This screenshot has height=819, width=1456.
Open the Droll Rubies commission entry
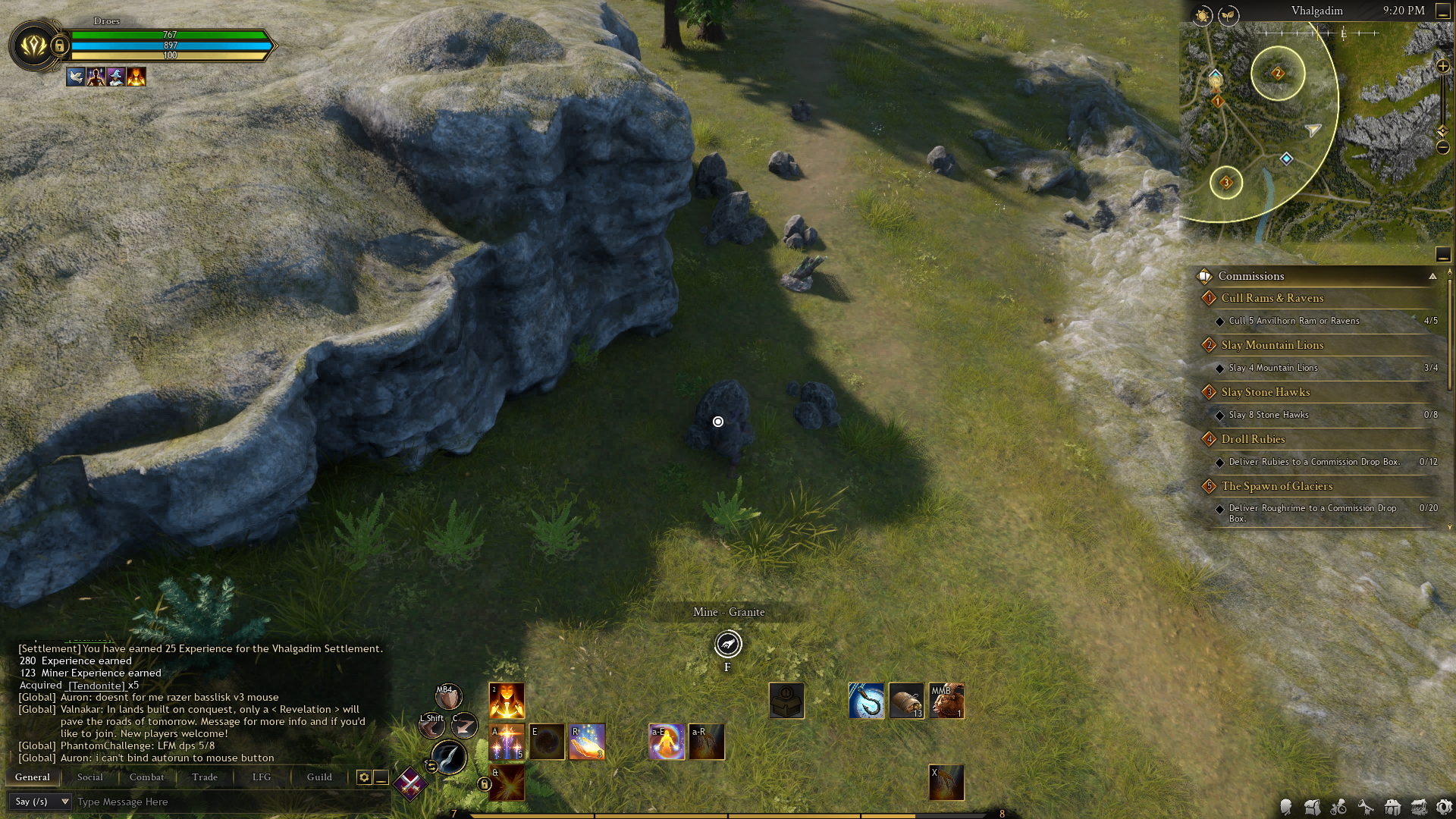1253,439
